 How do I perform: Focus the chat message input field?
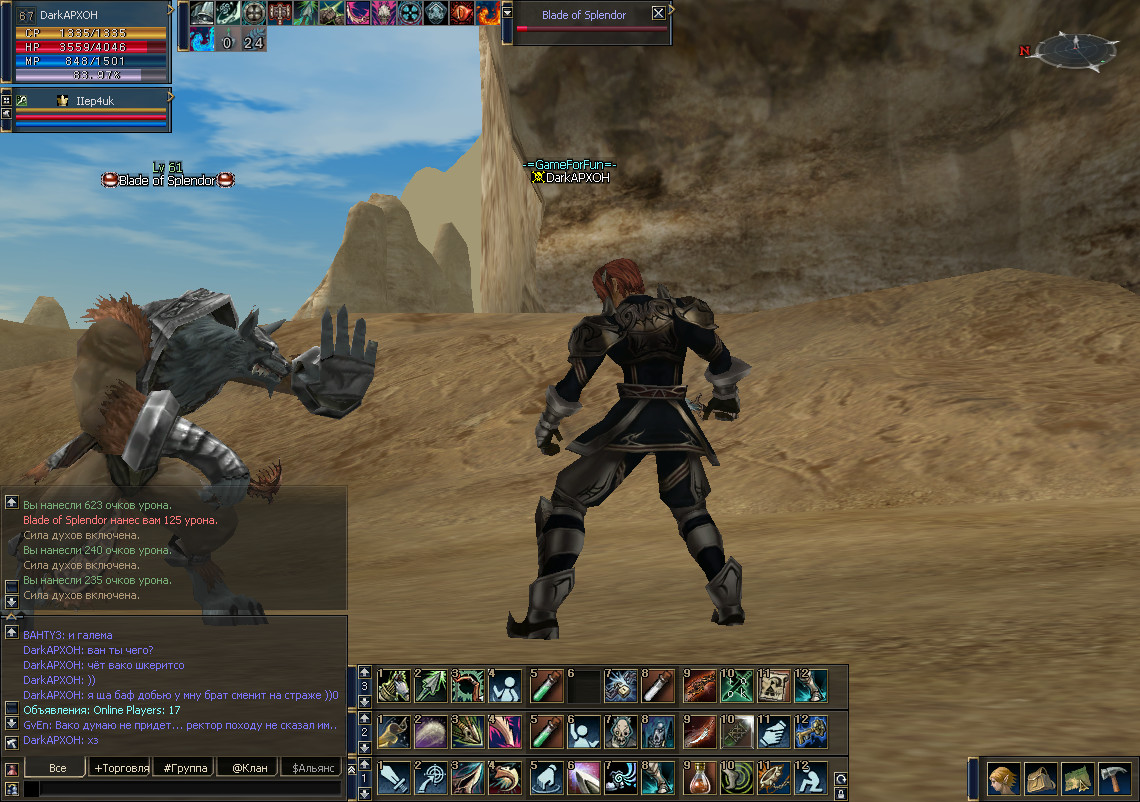[185, 789]
